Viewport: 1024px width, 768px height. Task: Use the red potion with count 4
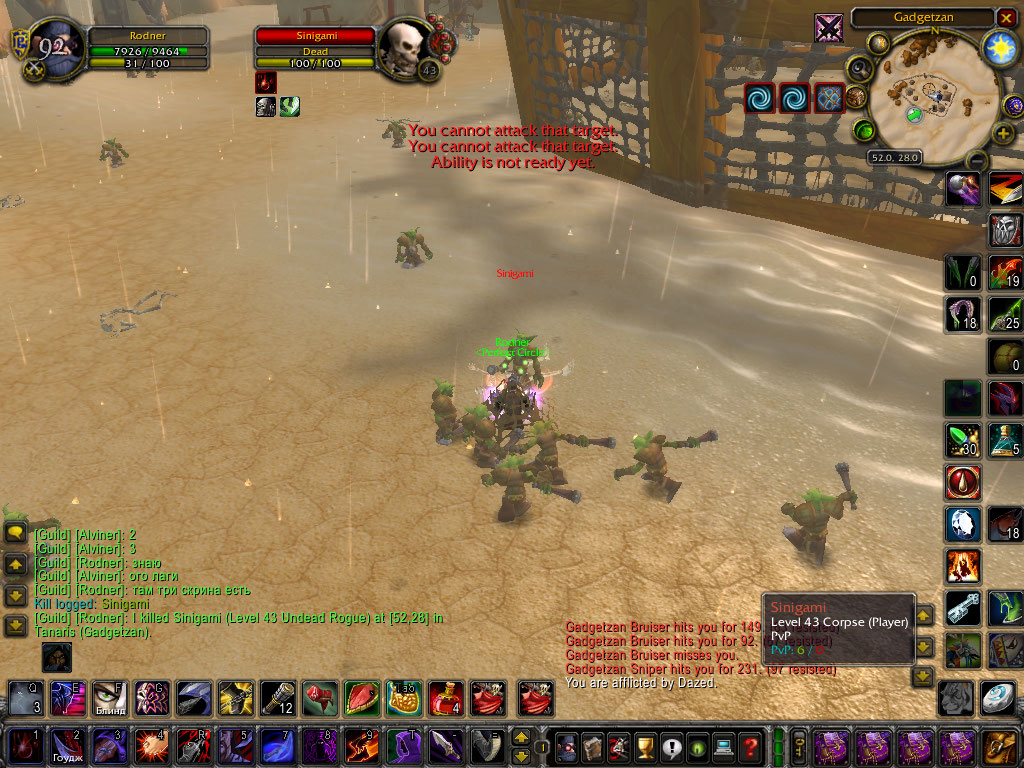pos(446,698)
